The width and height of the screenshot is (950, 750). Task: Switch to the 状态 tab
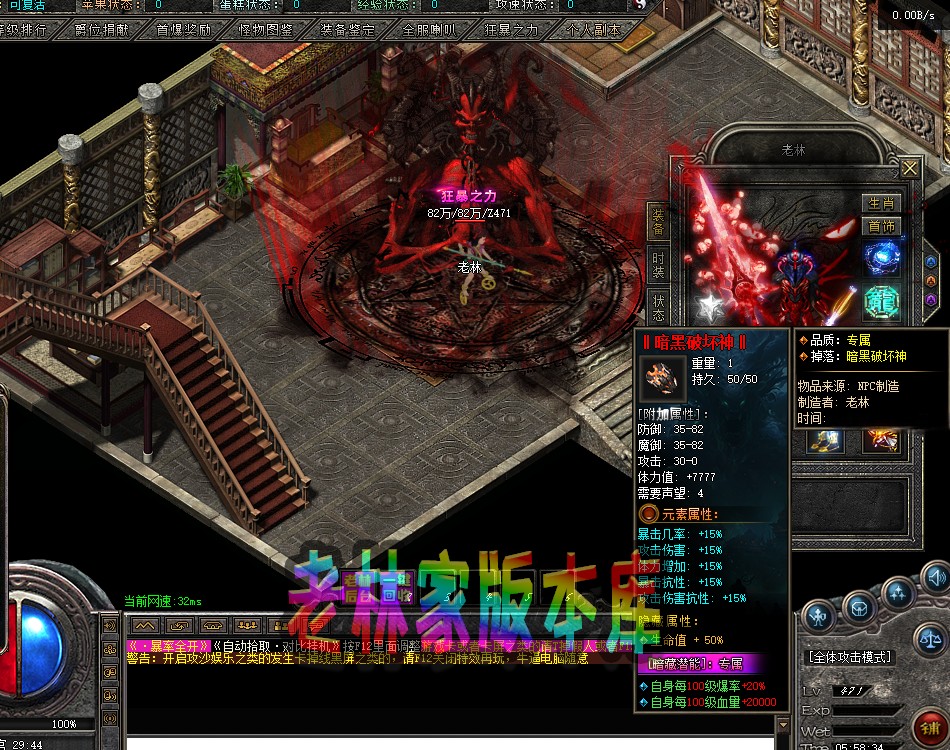pyautogui.click(x=658, y=308)
